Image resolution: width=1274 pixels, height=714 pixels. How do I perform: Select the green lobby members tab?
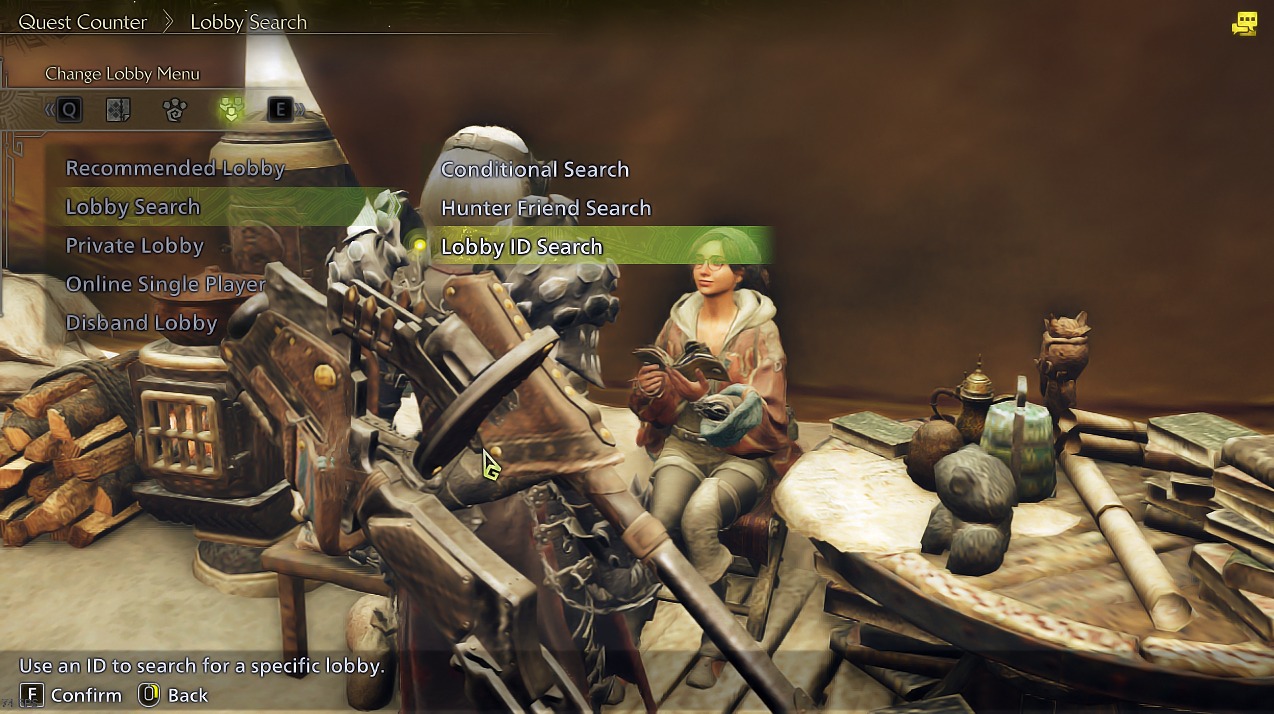click(x=231, y=110)
